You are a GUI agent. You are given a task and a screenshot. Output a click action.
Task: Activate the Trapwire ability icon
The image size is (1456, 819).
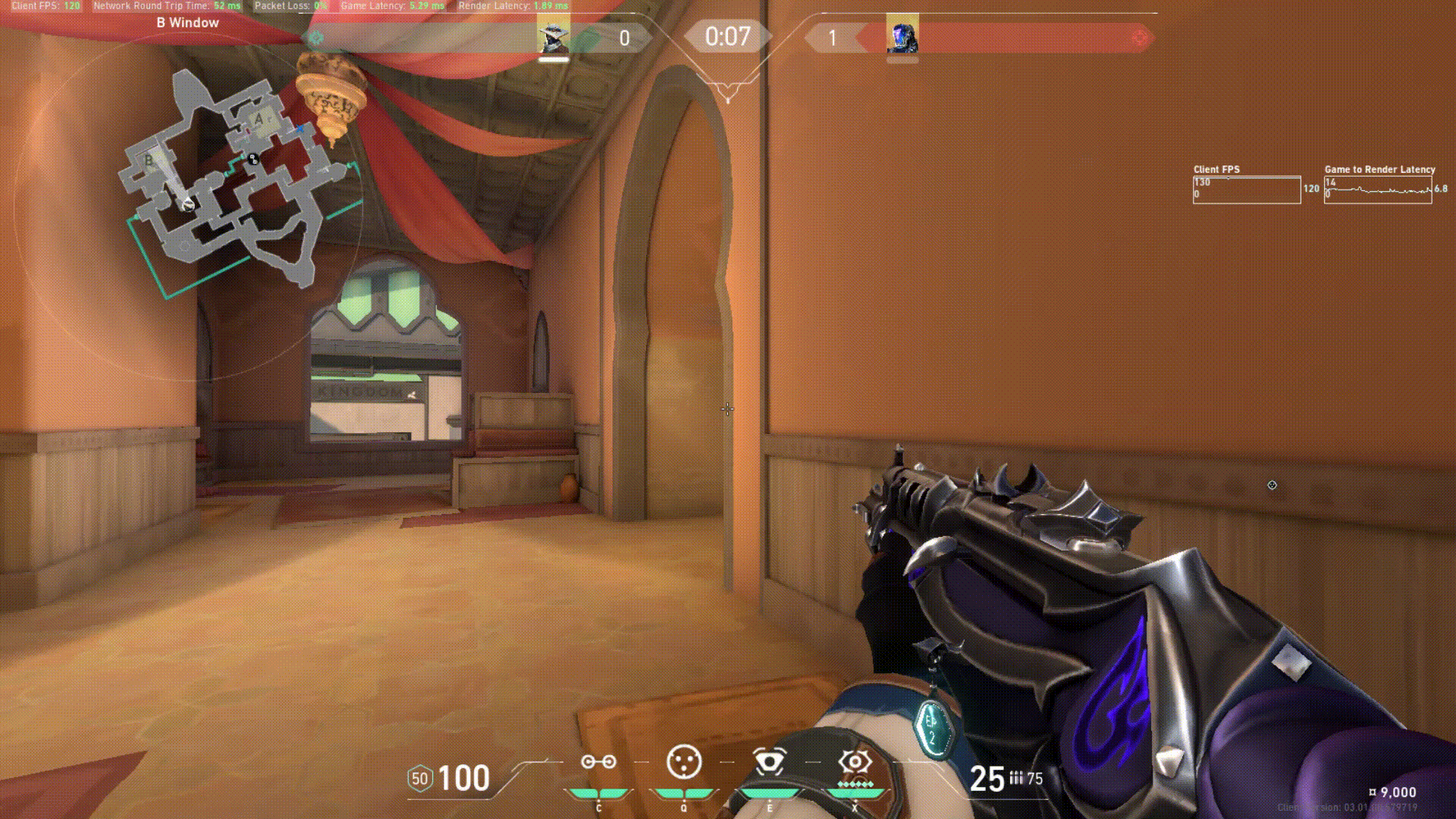[x=598, y=762]
